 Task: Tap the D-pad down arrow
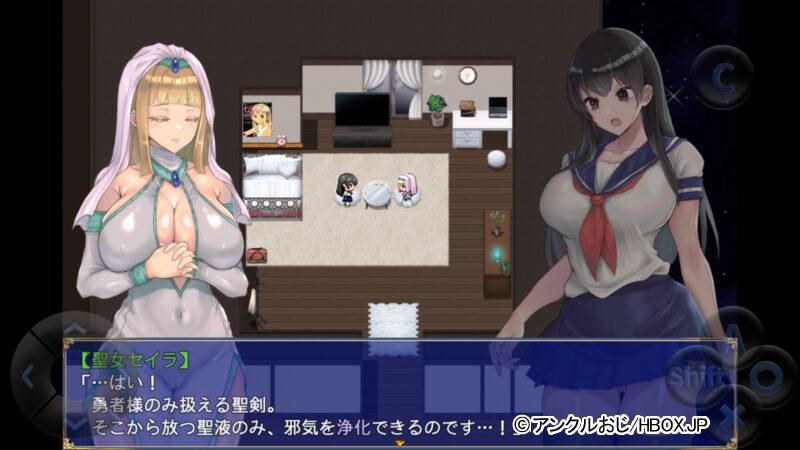(x=75, y=425)
